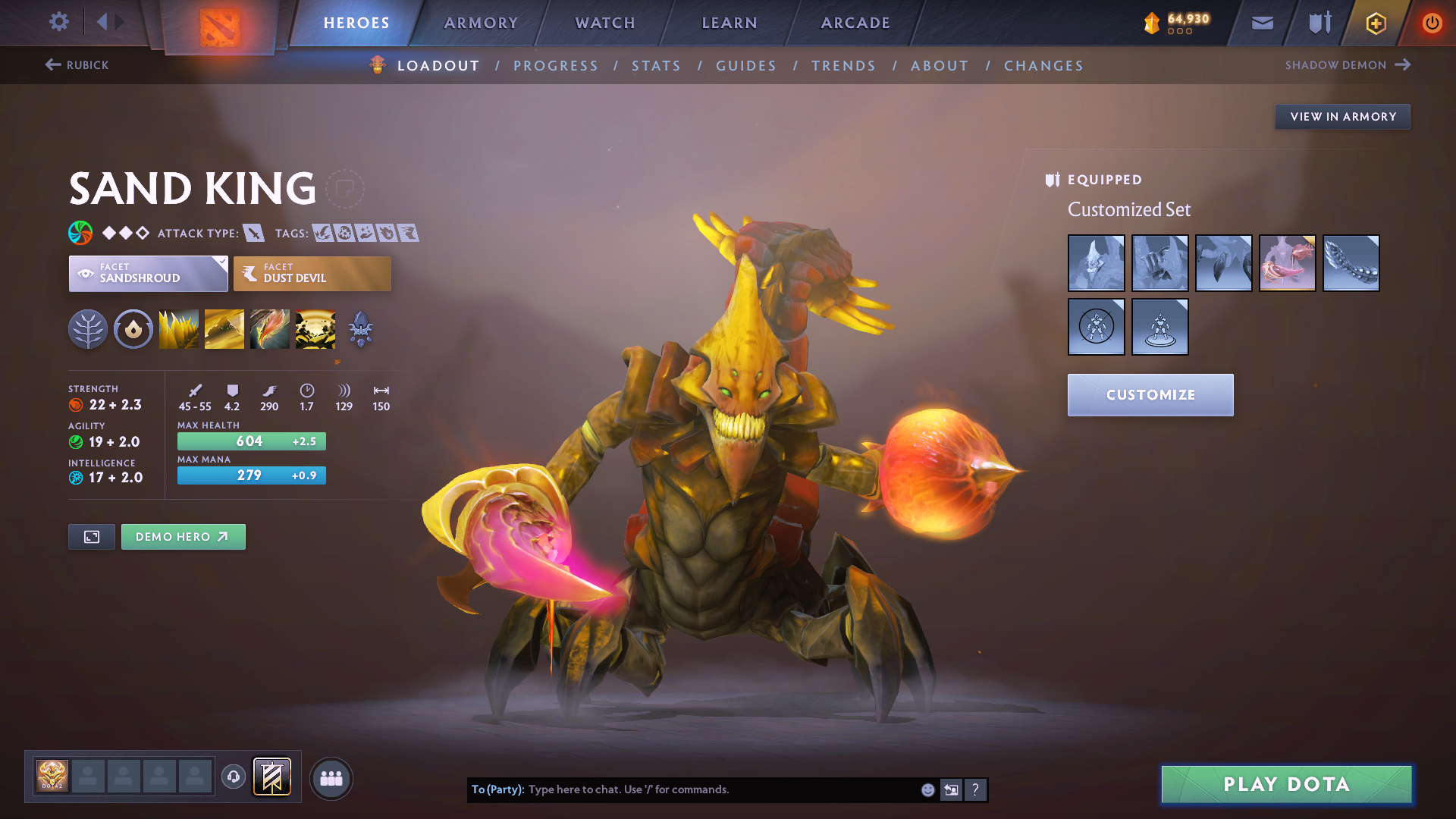Focus the party chat input box
The height and width of the screenshot is (819, 1456).
tap(720, 789)
